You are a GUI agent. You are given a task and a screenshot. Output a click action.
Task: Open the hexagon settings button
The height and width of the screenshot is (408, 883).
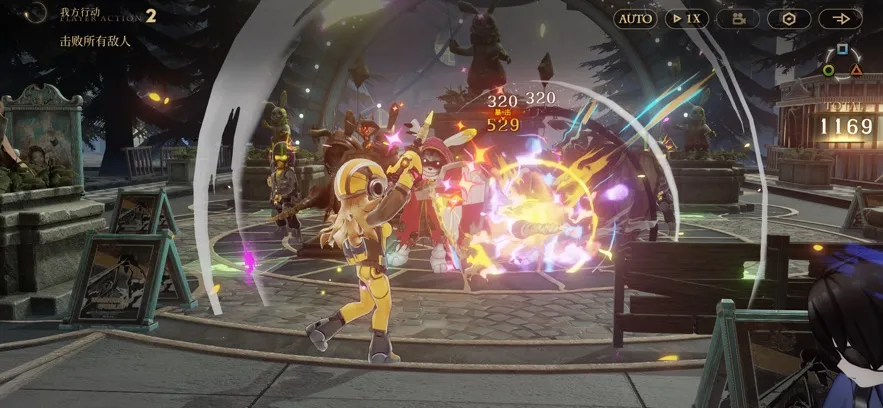tap(789, 19)
